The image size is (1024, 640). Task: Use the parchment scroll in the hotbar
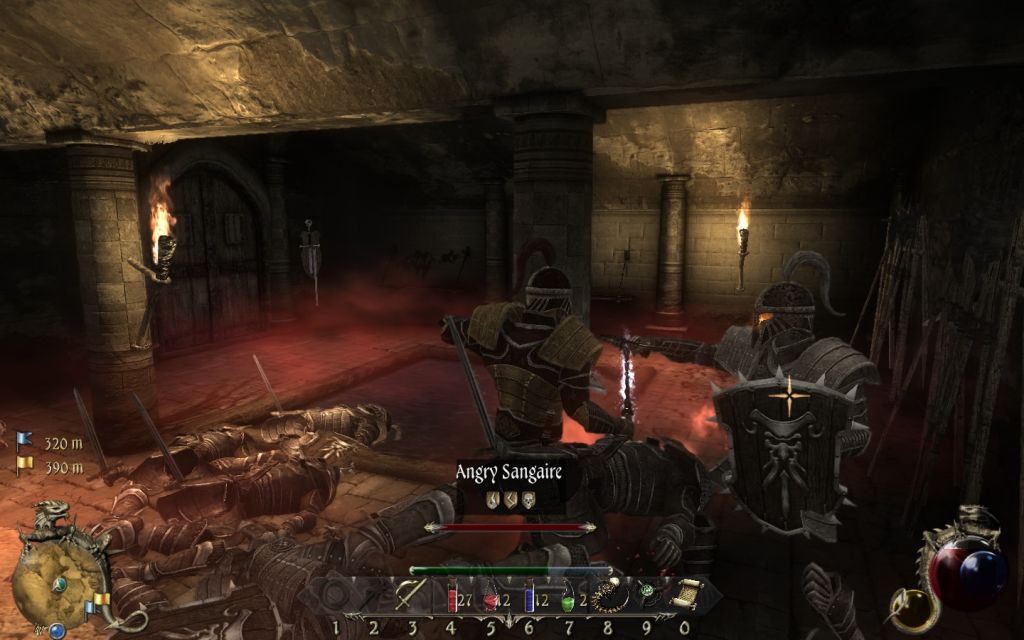pos(685,594)
